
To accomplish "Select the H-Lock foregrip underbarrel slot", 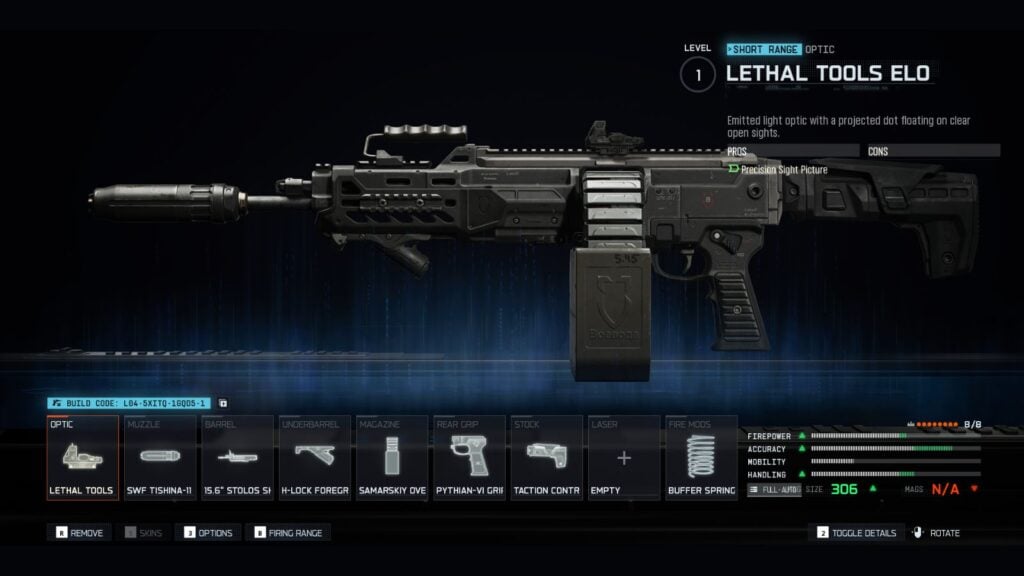I will (314, 458).
